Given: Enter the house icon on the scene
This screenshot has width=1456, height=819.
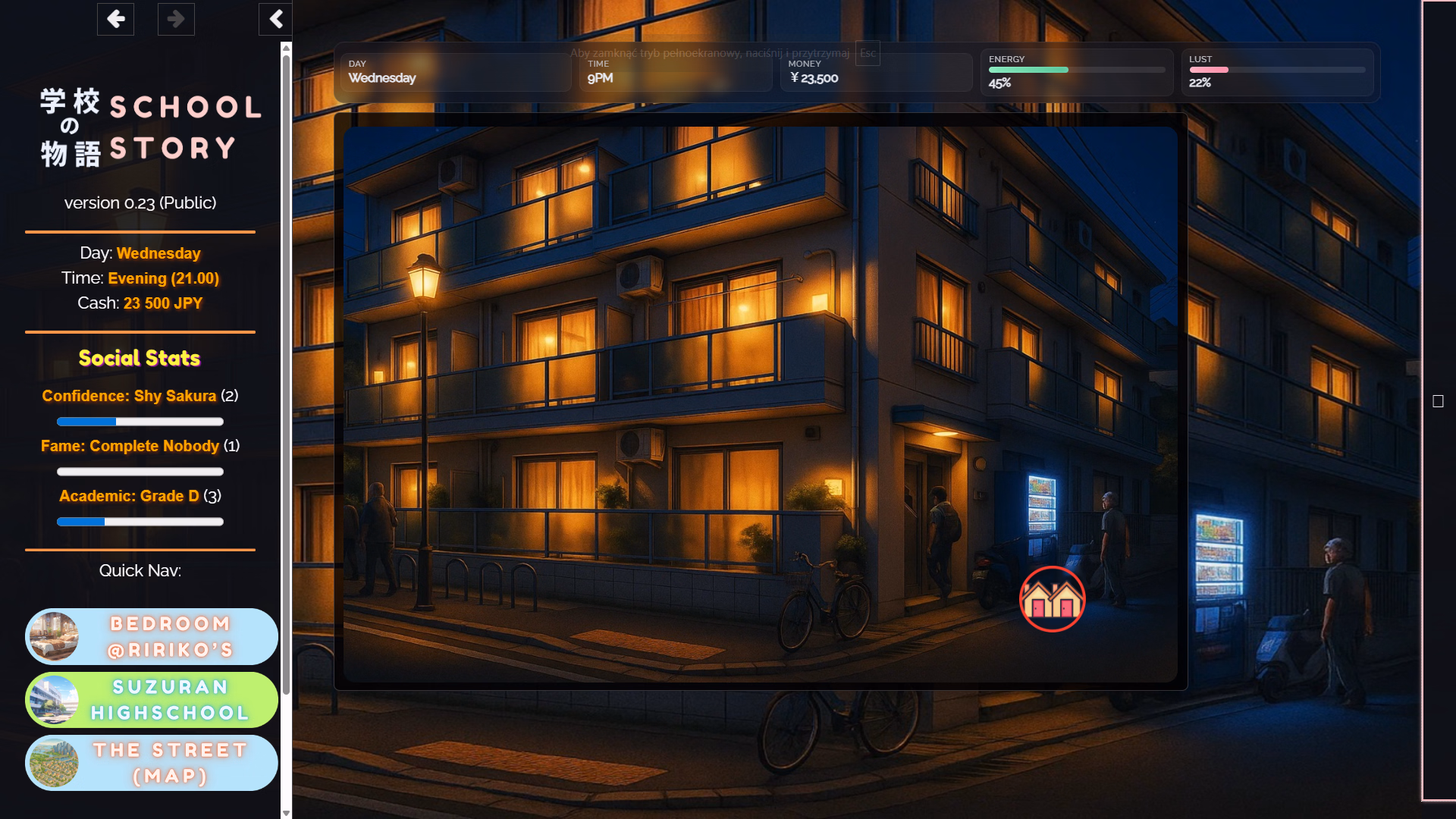Looking at the screenshot, I should (x=1052, y=599).
